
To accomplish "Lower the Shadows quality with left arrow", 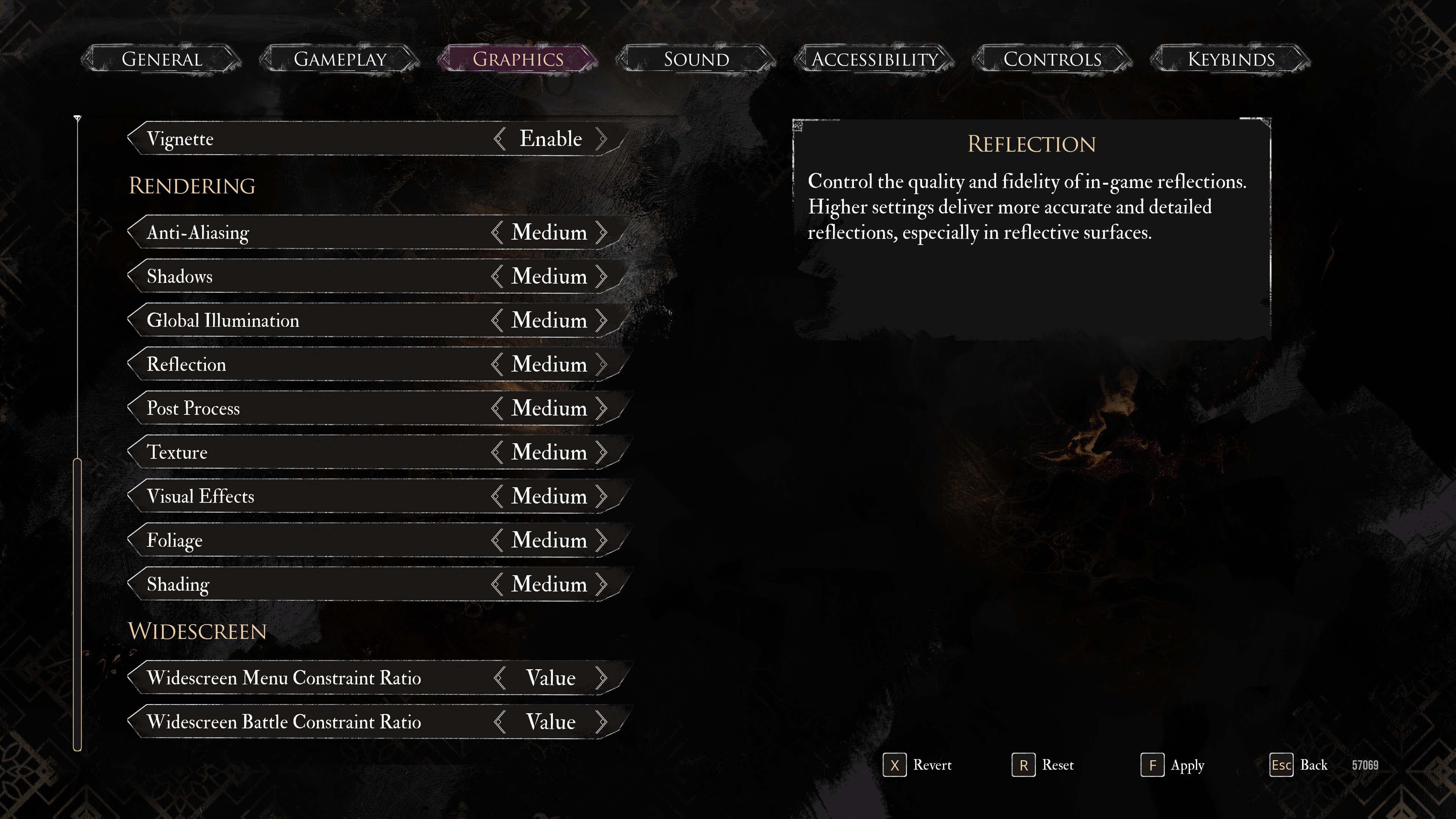I will tap(497, 276).
